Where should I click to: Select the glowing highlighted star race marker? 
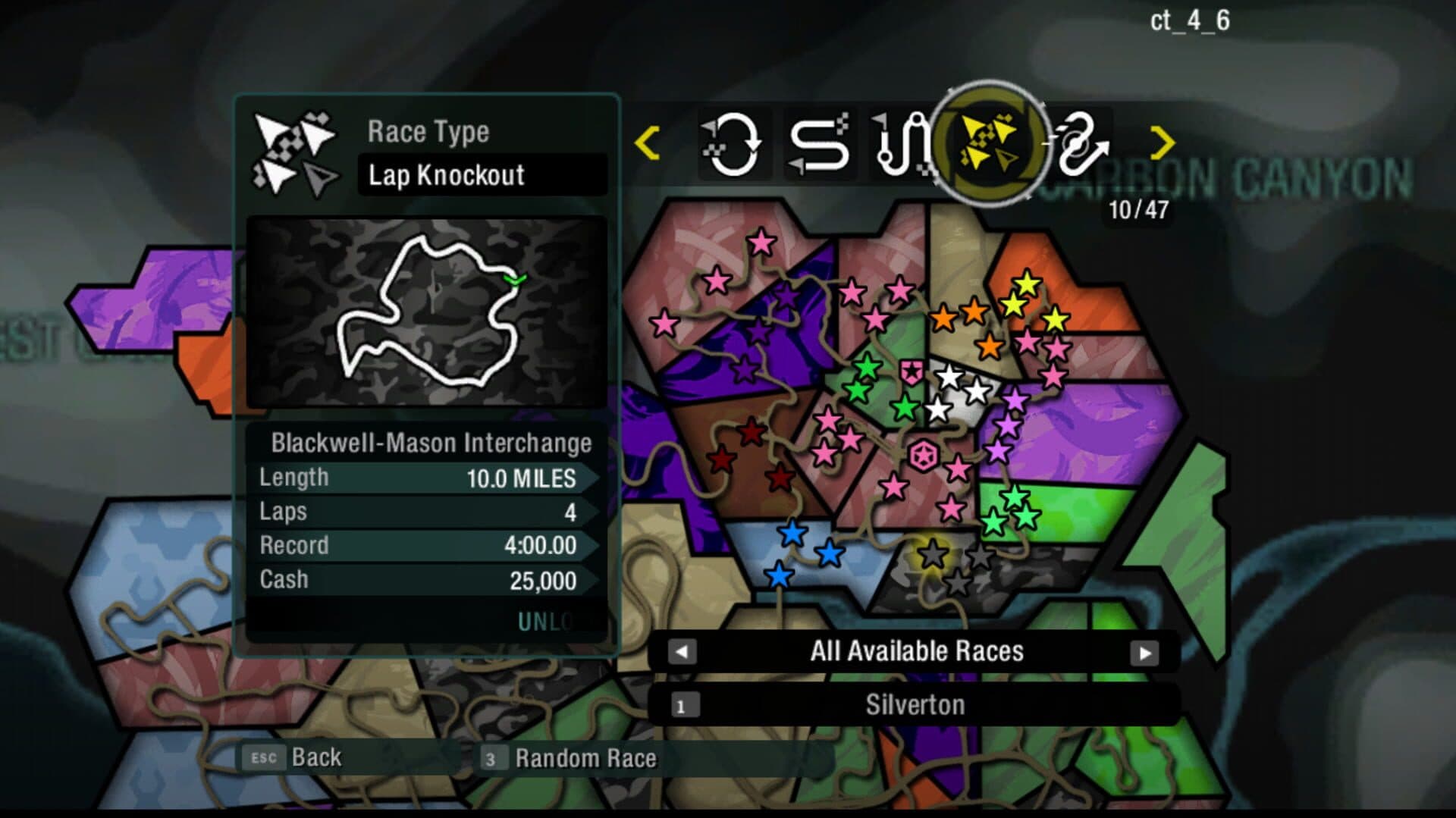[x=933, y=554]
